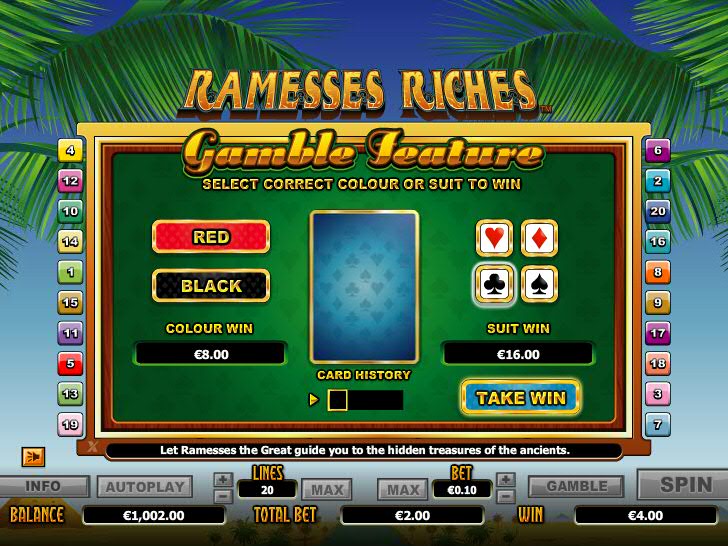Select payline number 20 marker
Image resolution: width=728 pixels, height=546 pixels.
(x=657, y=211)
